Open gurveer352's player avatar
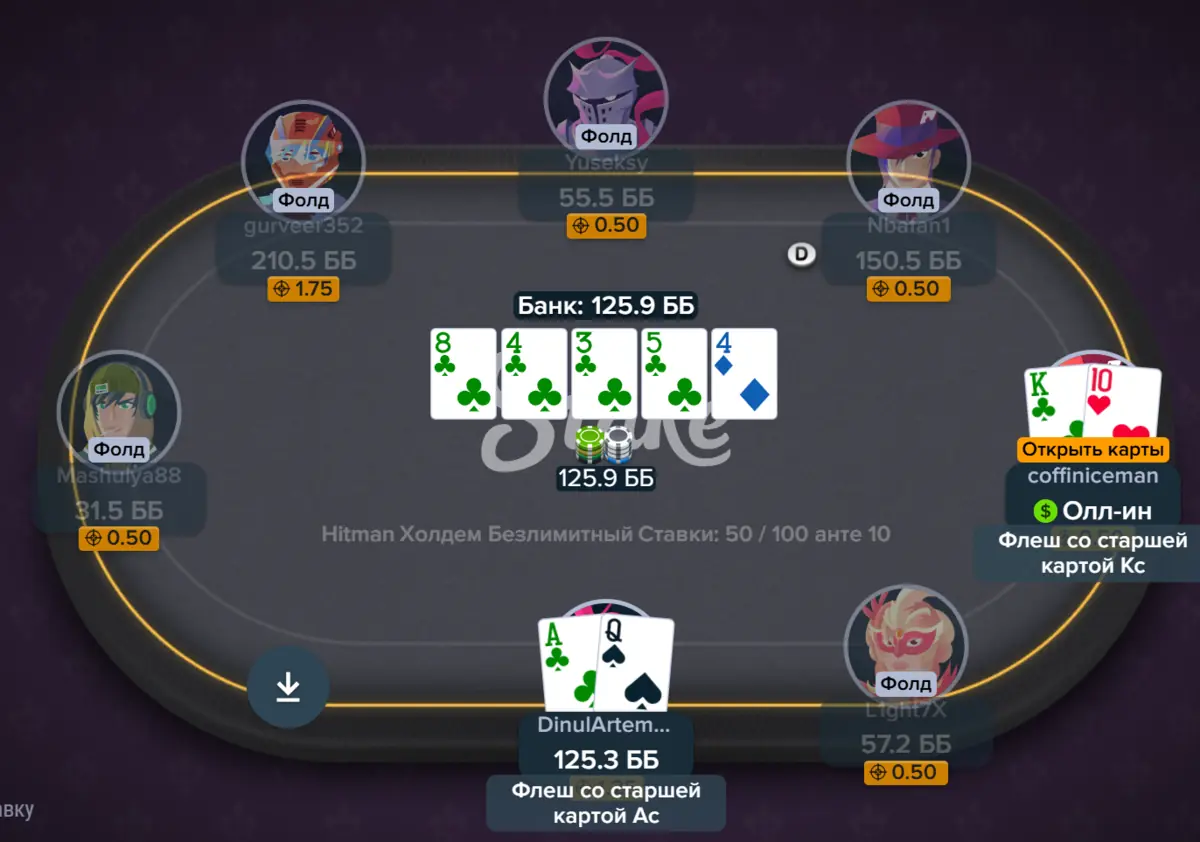The width and height of the screenshot is (1200, 842). 303,158
